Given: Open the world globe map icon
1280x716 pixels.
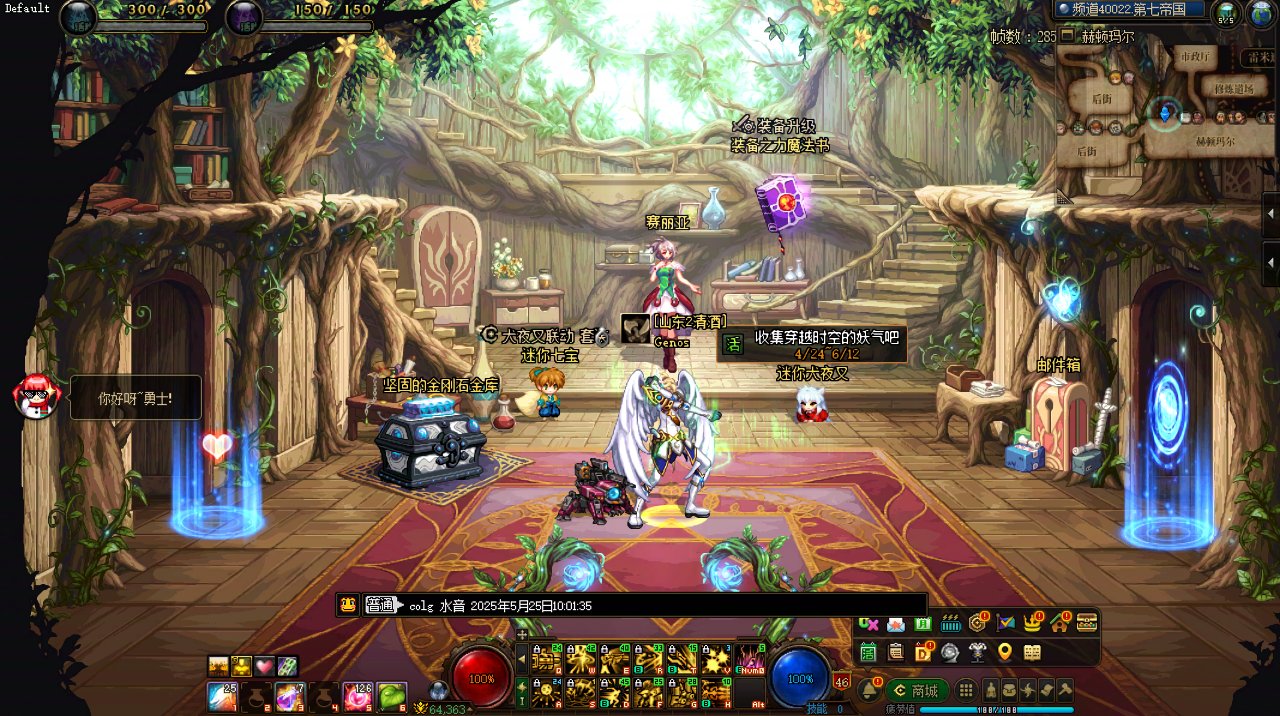Looking at the screenshot, I should [x=1258, y=14].
